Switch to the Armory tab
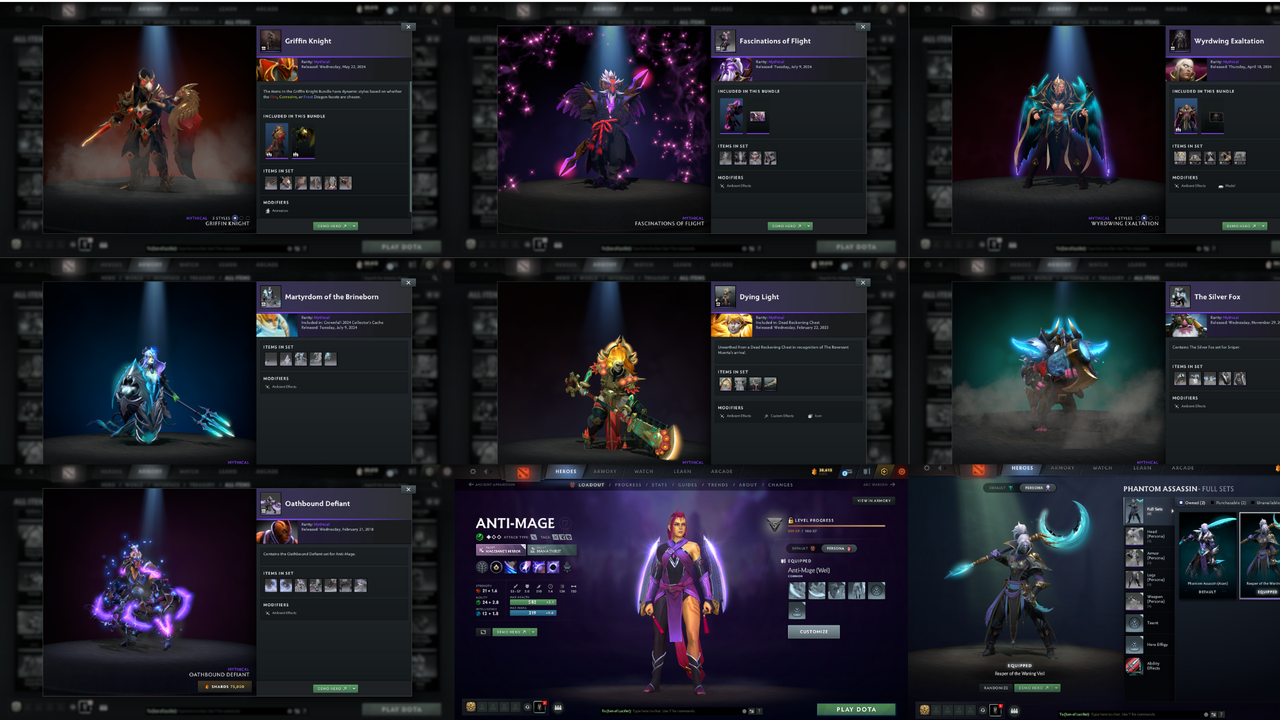Screen dimensions: 1280x720 [x=604, y=472]
